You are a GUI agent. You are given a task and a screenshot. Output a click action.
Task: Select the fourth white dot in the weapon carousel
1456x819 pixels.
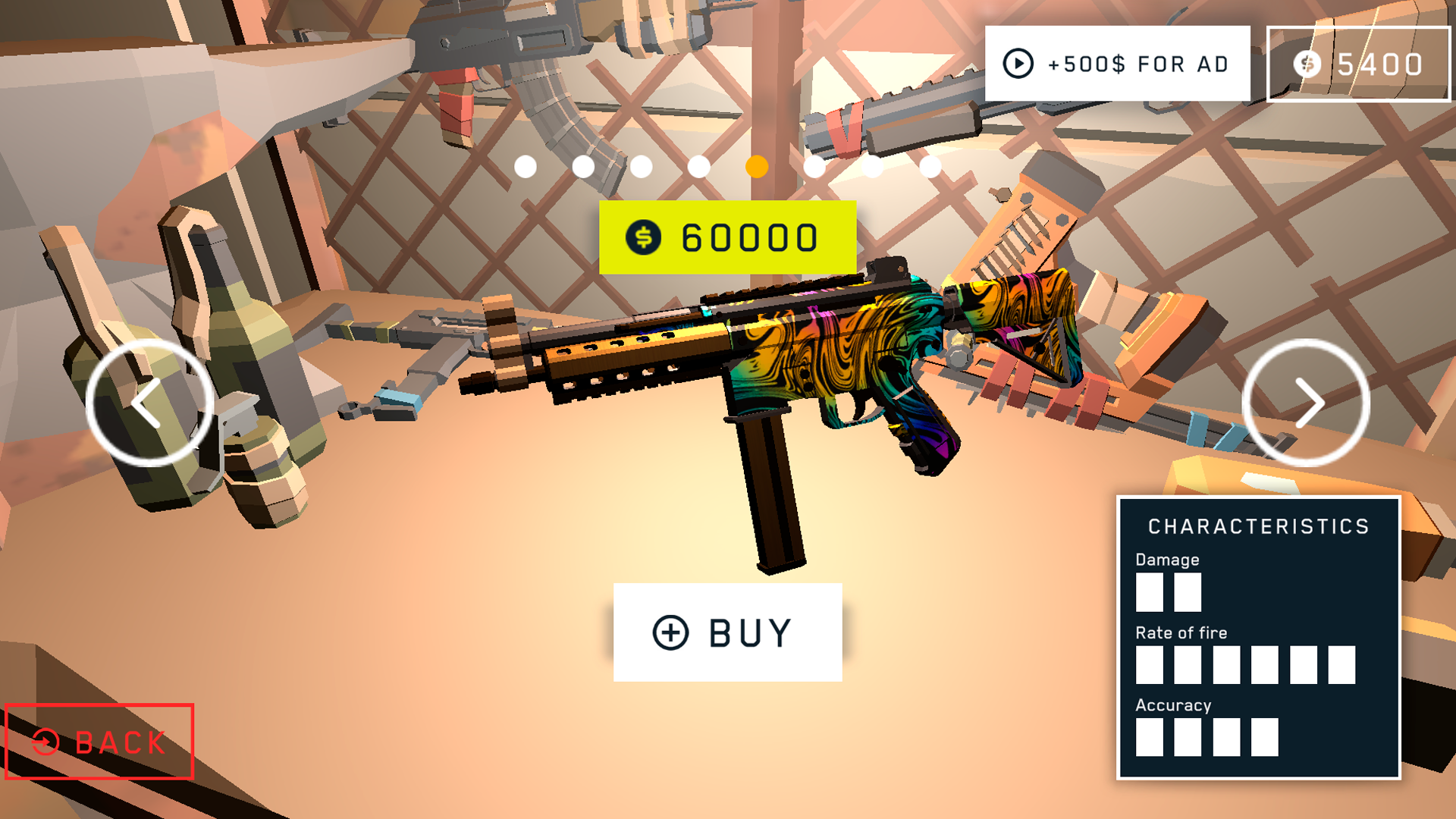699,165
